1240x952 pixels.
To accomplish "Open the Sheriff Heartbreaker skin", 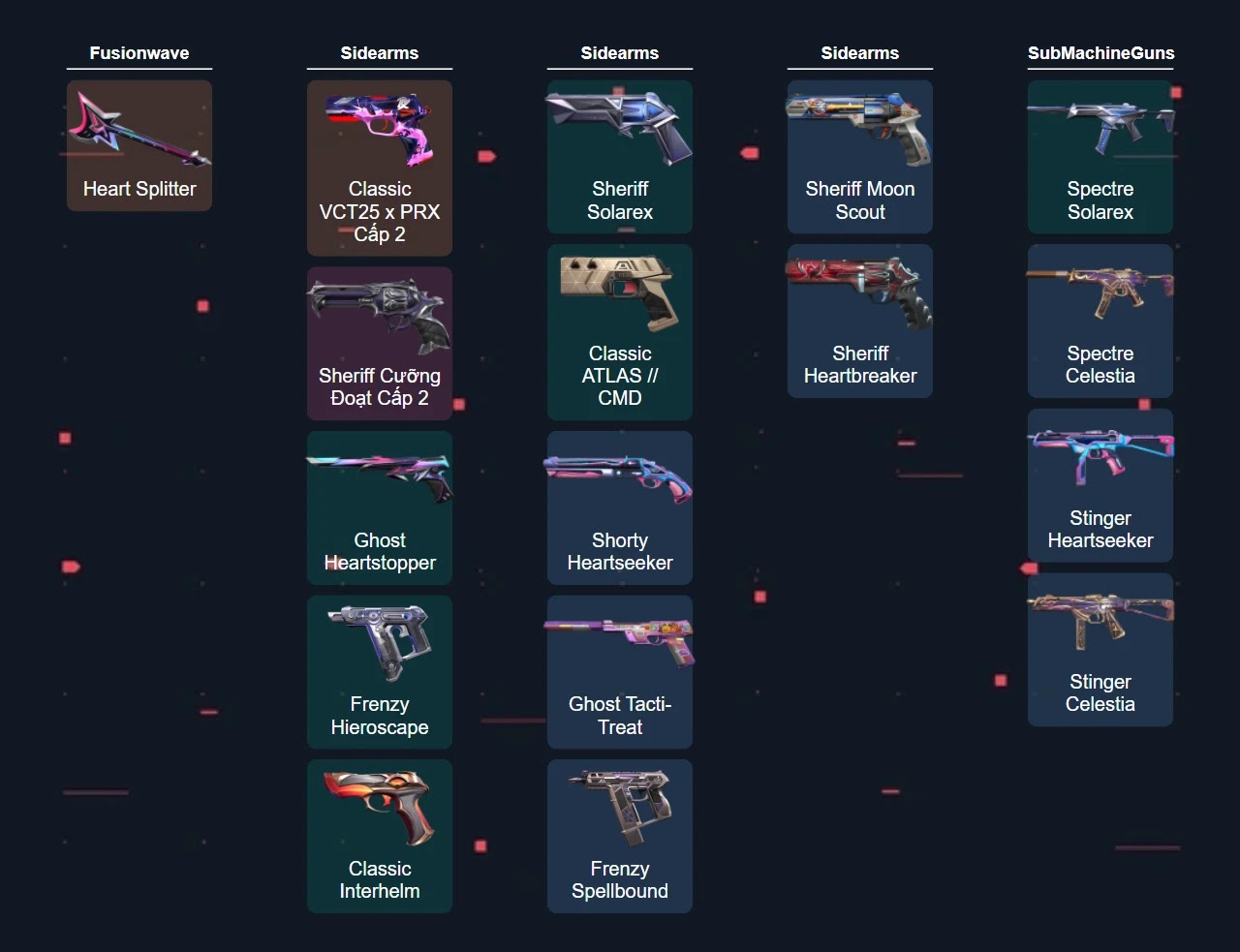I will (859, 321).
